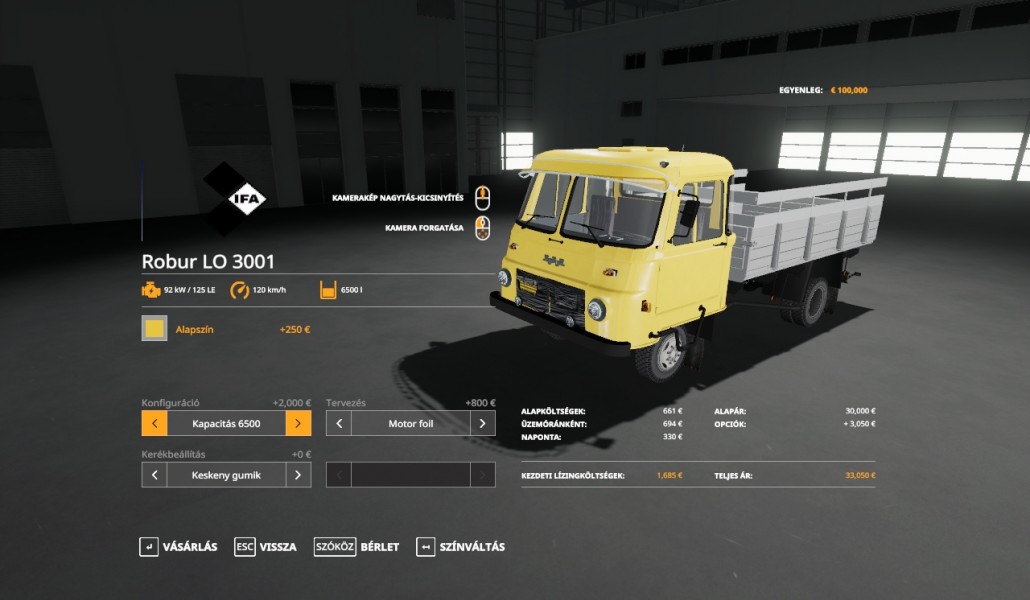Choose previous Tervezés option left of Motor foil

pos(339,423)
